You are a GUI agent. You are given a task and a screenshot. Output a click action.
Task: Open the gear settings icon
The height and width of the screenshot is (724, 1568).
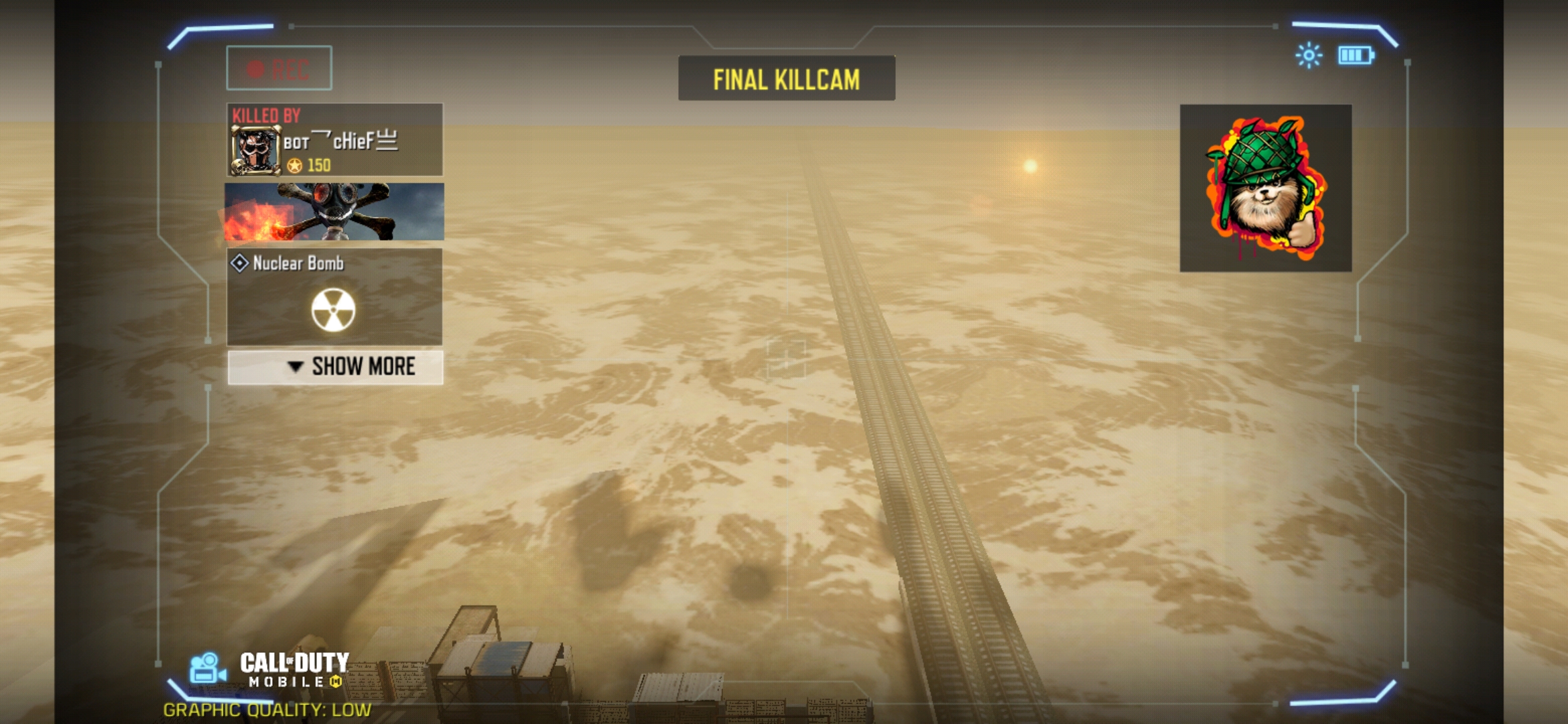click(x=1308, y=56)
